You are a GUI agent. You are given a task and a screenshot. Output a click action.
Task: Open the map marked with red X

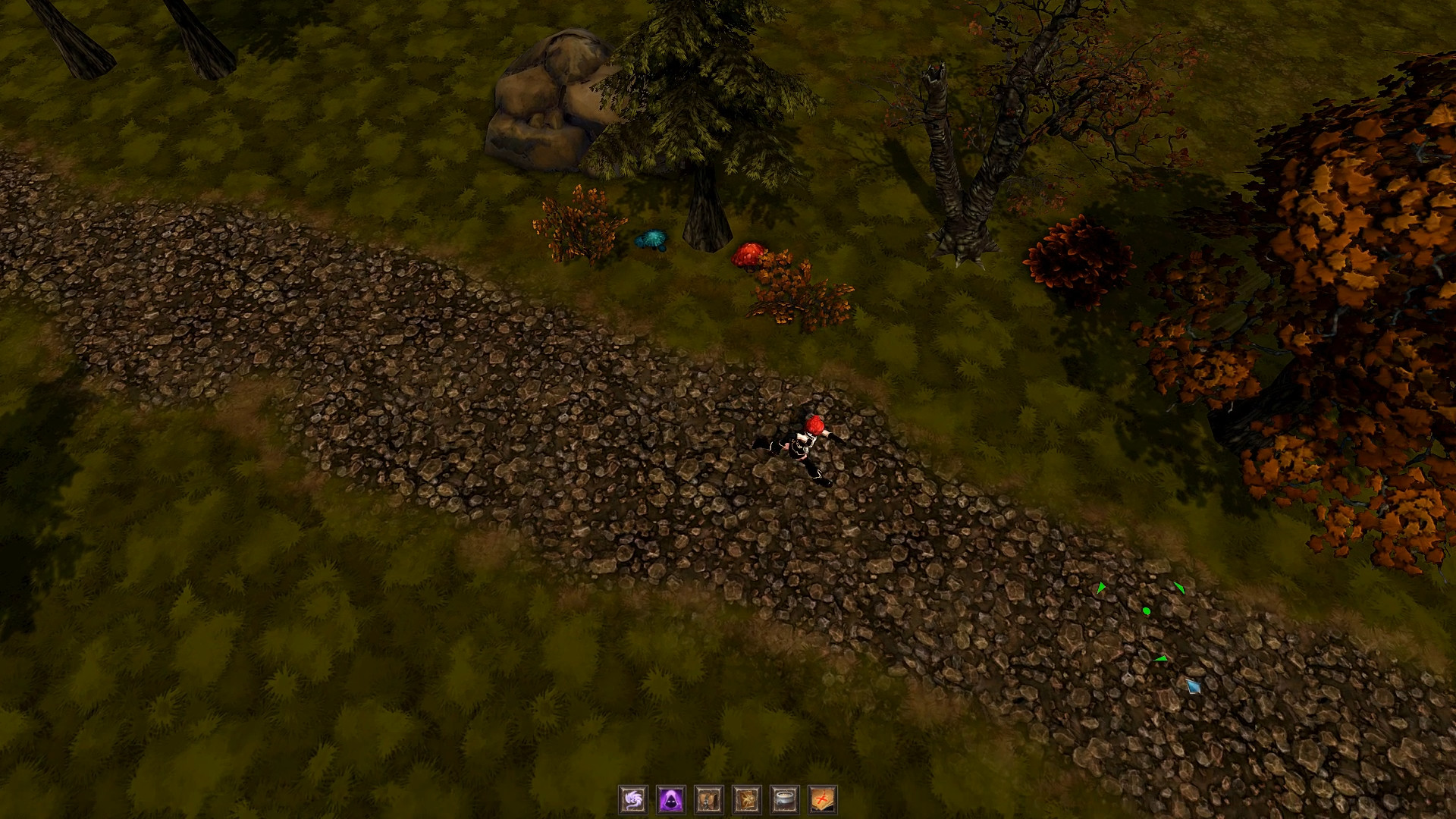tap(823, 800)
